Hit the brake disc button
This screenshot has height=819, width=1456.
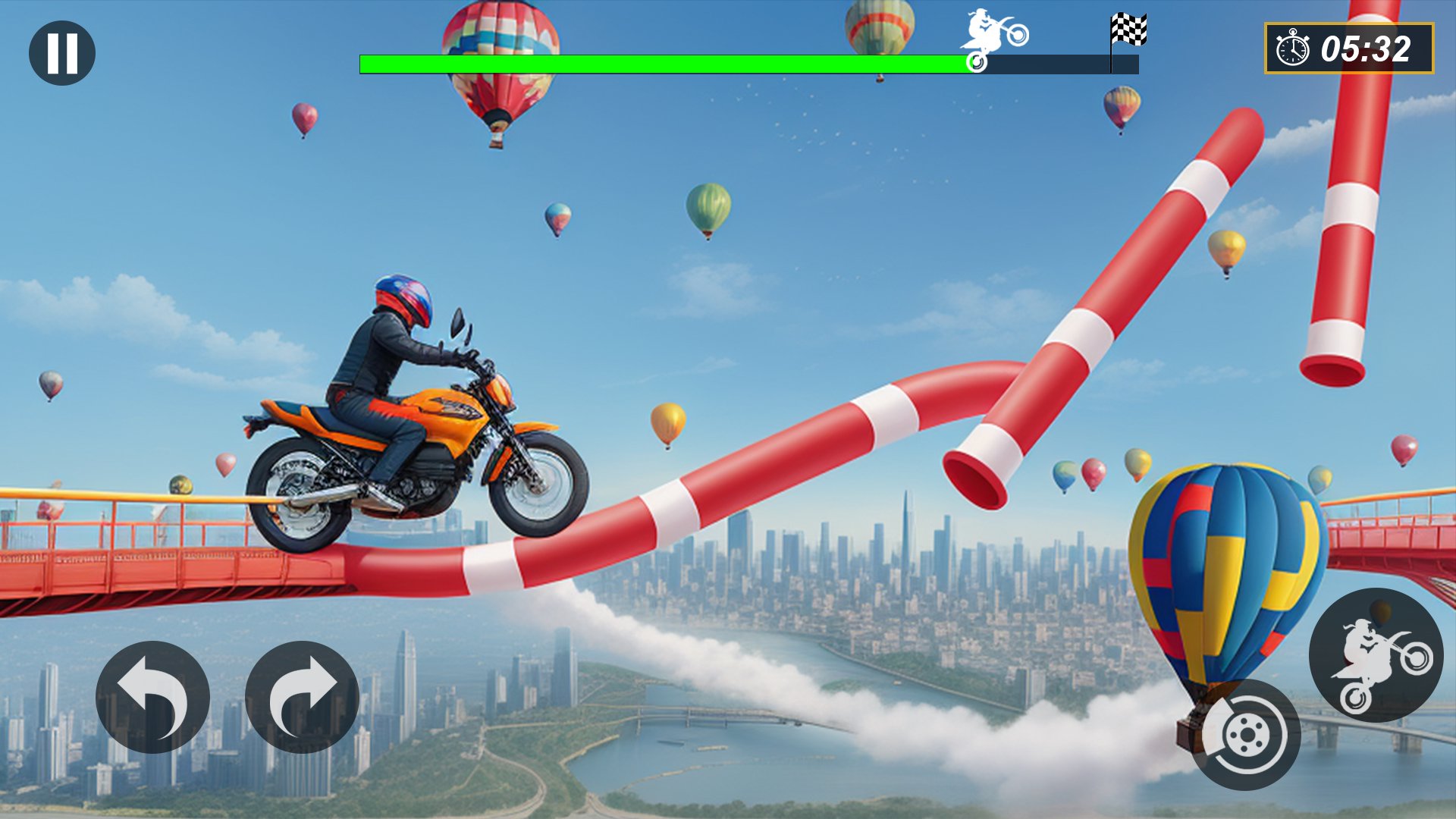pos(1246,734)
